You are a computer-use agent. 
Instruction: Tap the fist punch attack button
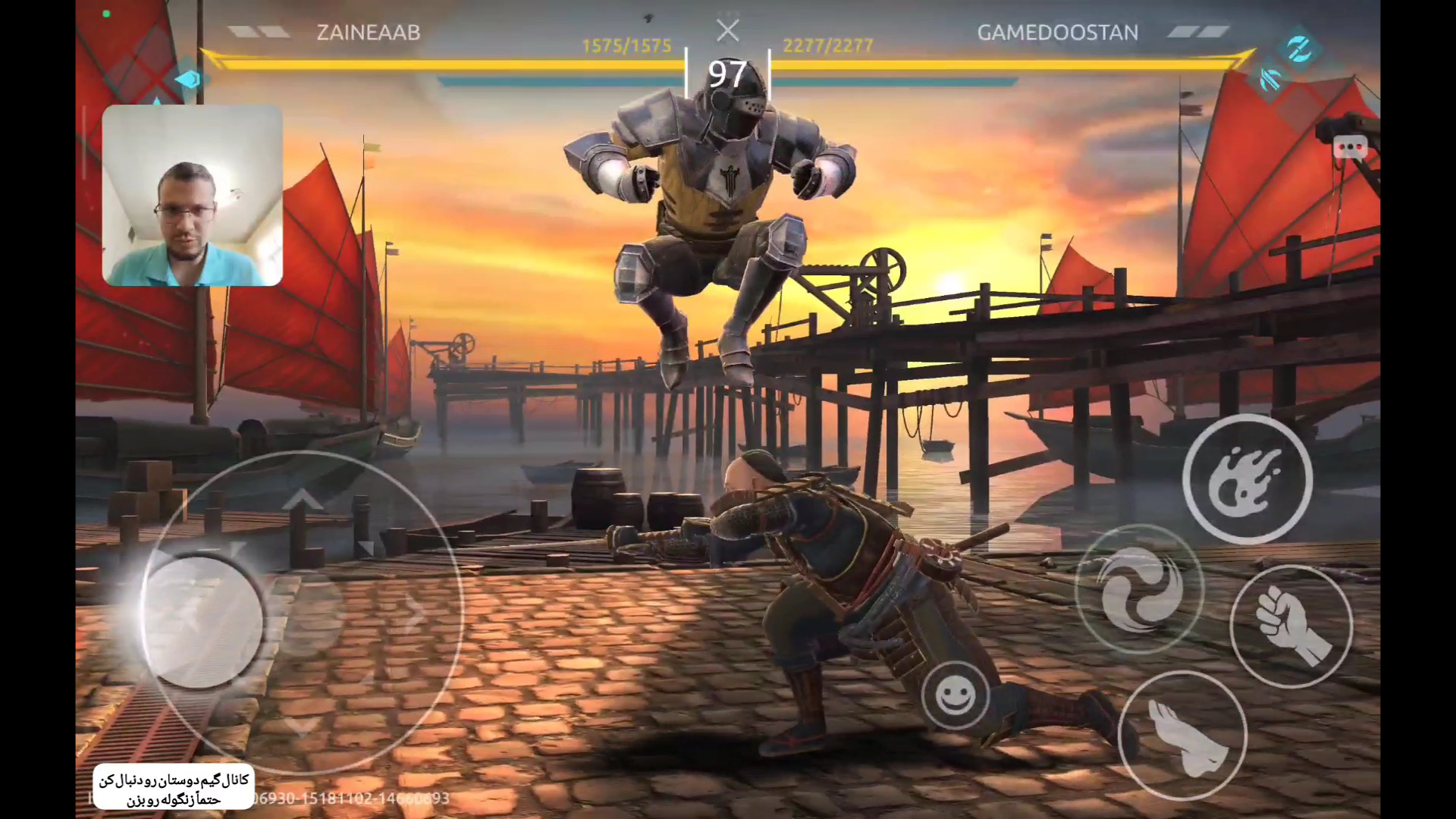[1291, 626]
